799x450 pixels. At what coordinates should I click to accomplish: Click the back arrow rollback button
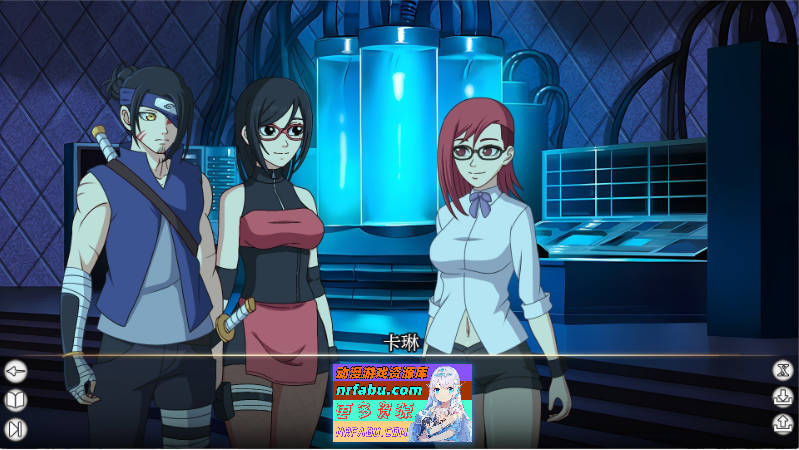point(16,372)
